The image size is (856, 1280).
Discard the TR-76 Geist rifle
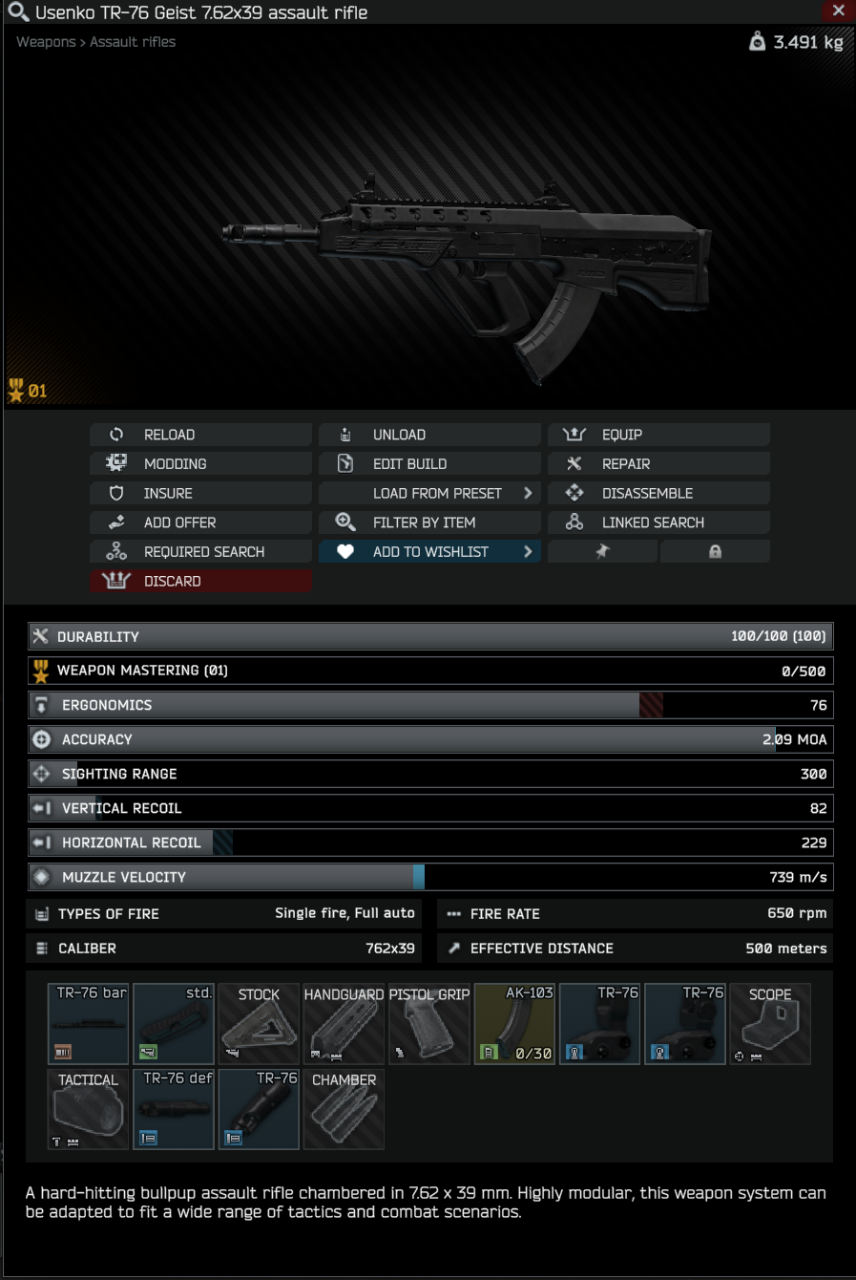point(200,581)
